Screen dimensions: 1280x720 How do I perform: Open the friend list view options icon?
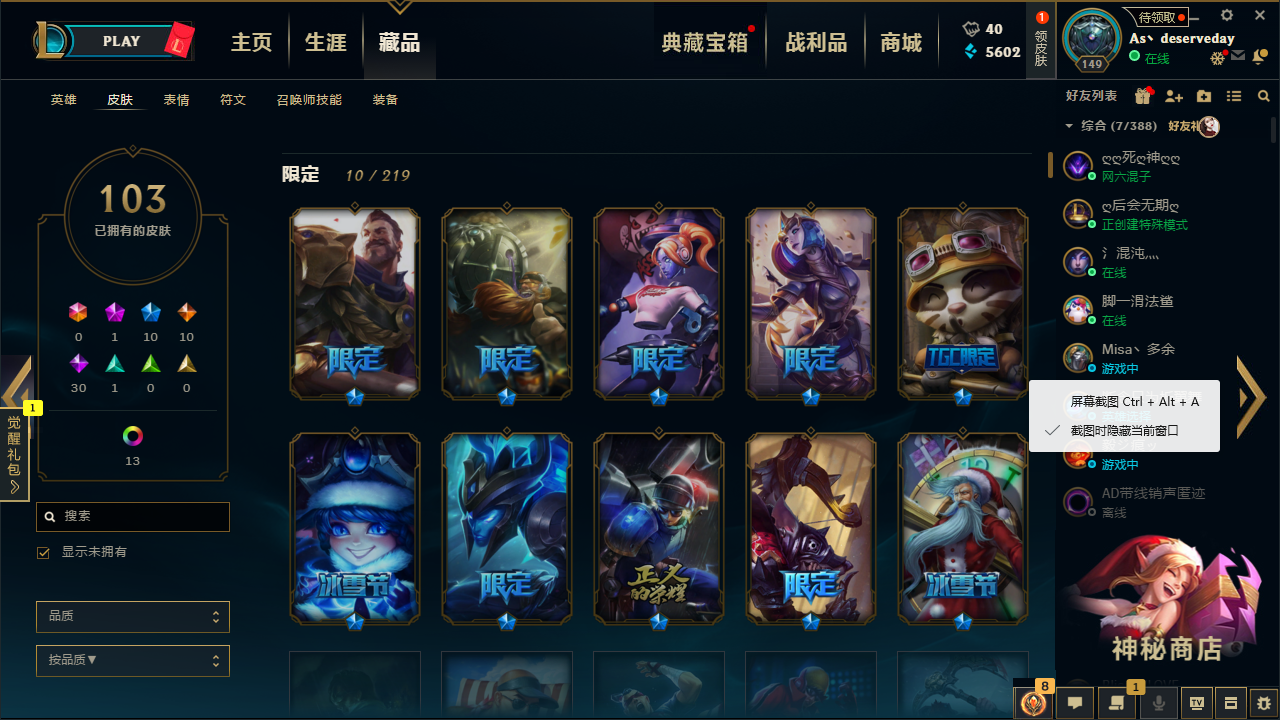[x=1234, y=94]
